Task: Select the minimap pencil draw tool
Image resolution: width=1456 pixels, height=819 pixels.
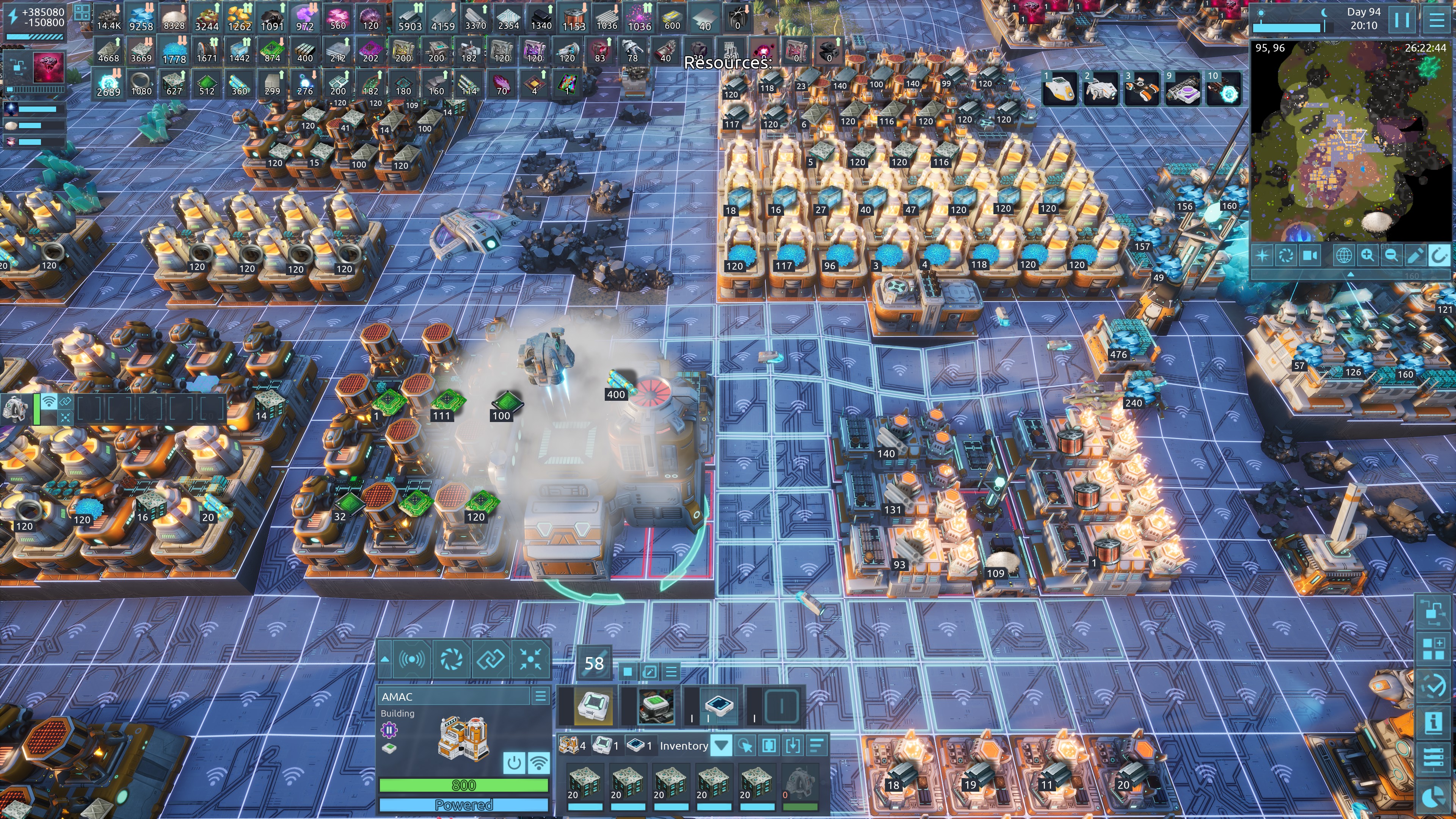Action: tap(1415, 256)
